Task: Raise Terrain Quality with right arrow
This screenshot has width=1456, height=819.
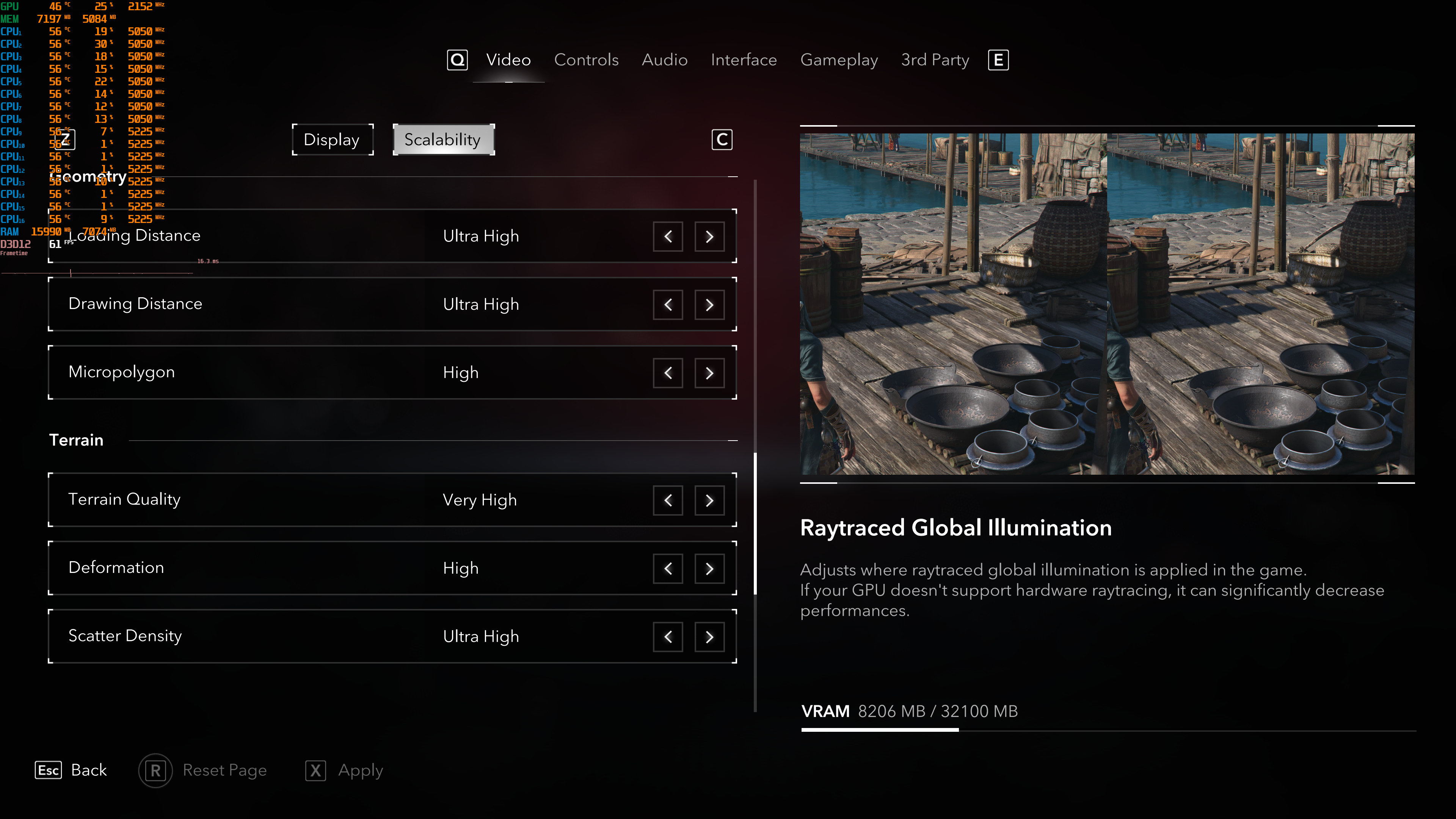Action: (709, 500)
